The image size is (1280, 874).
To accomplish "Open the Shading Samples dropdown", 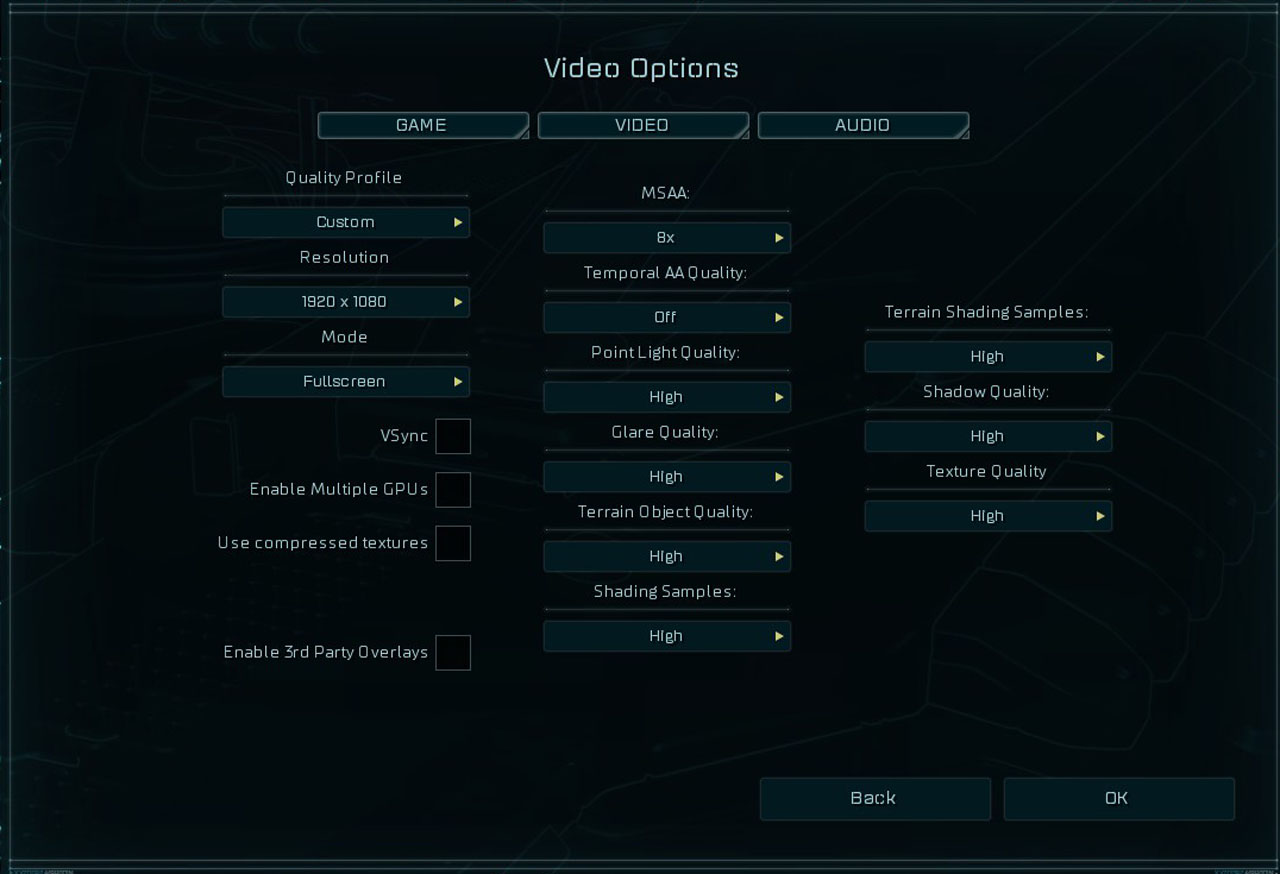I will tap(667, 636).
